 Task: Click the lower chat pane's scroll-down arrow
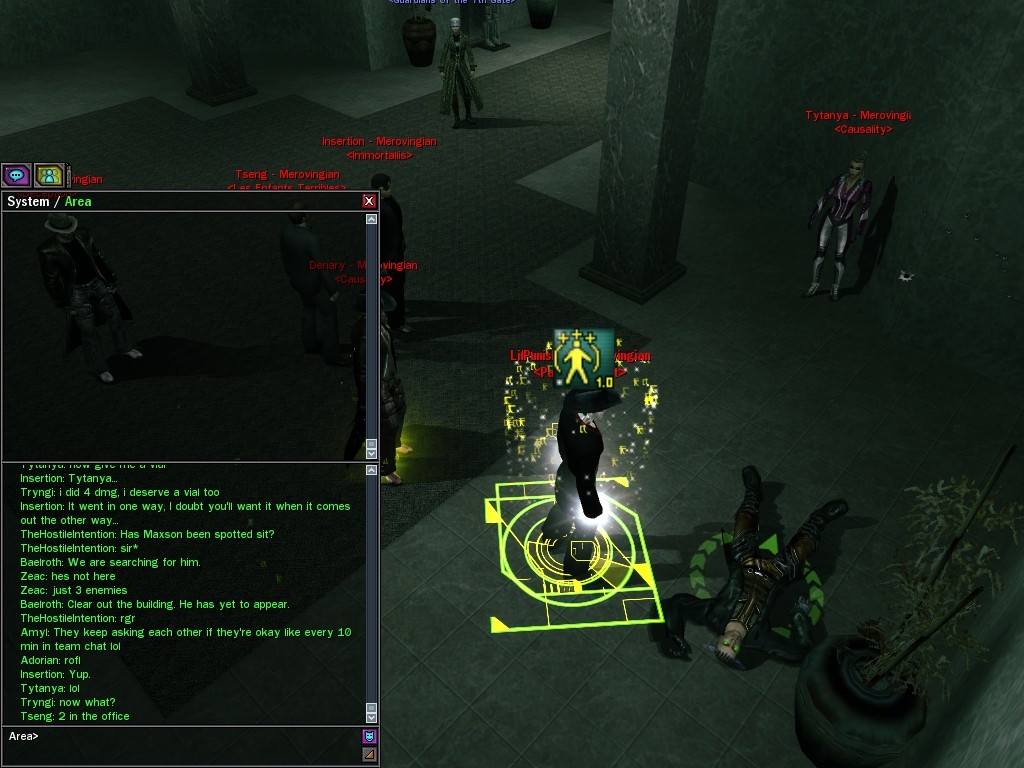(x=372, y=717)
